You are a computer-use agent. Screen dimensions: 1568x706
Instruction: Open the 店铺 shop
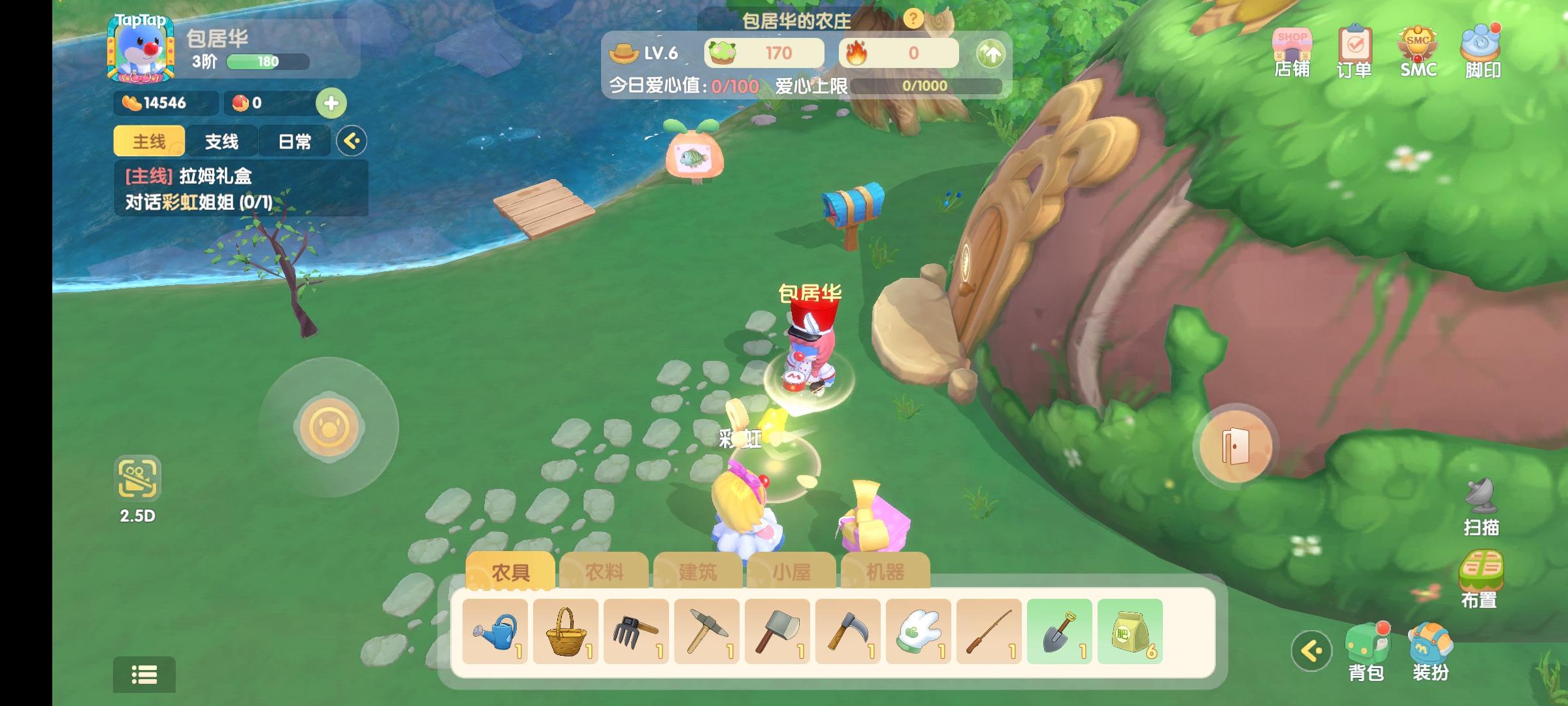tap(1292, 52)
